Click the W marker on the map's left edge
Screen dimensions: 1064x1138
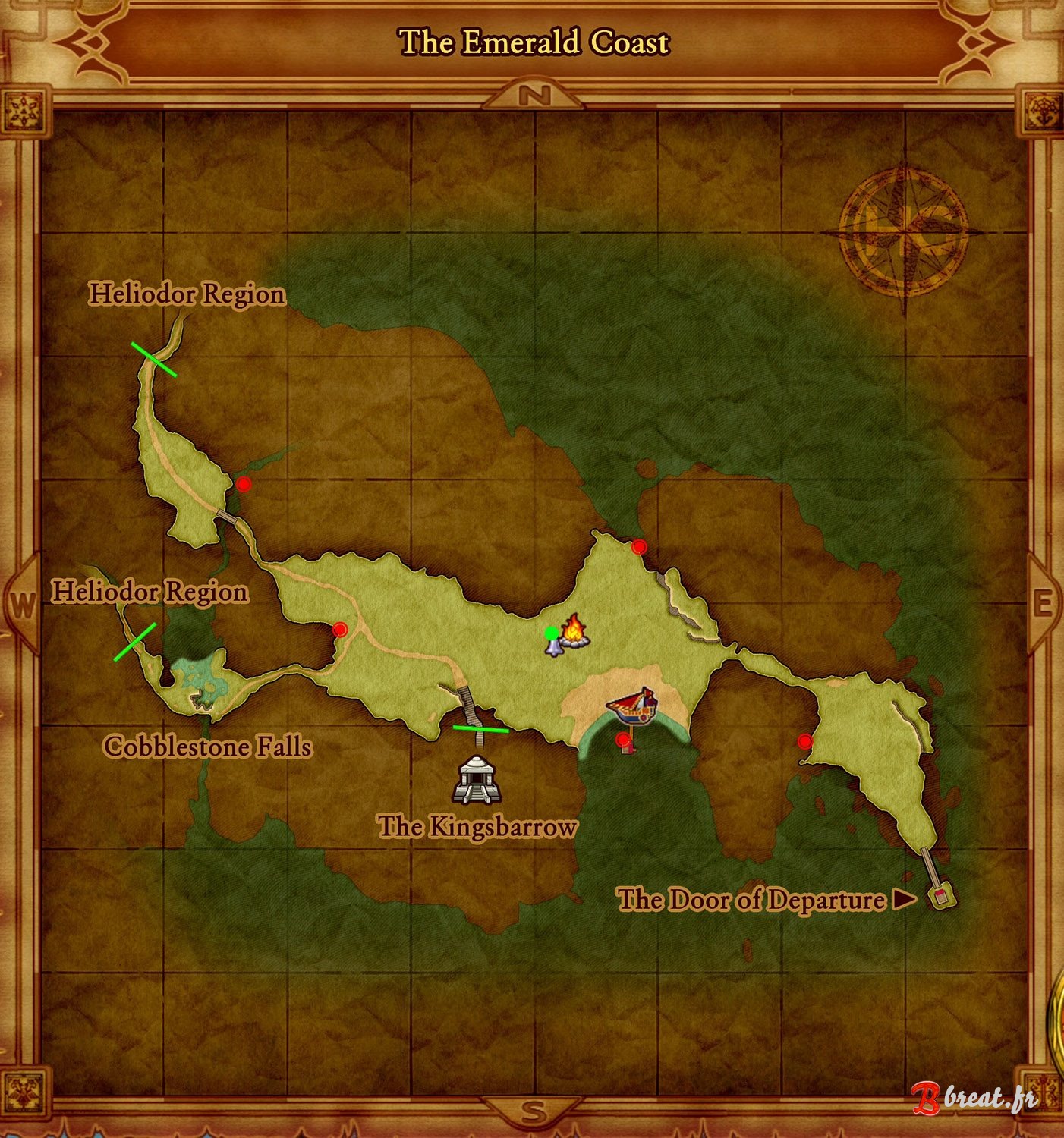(20, 603)
